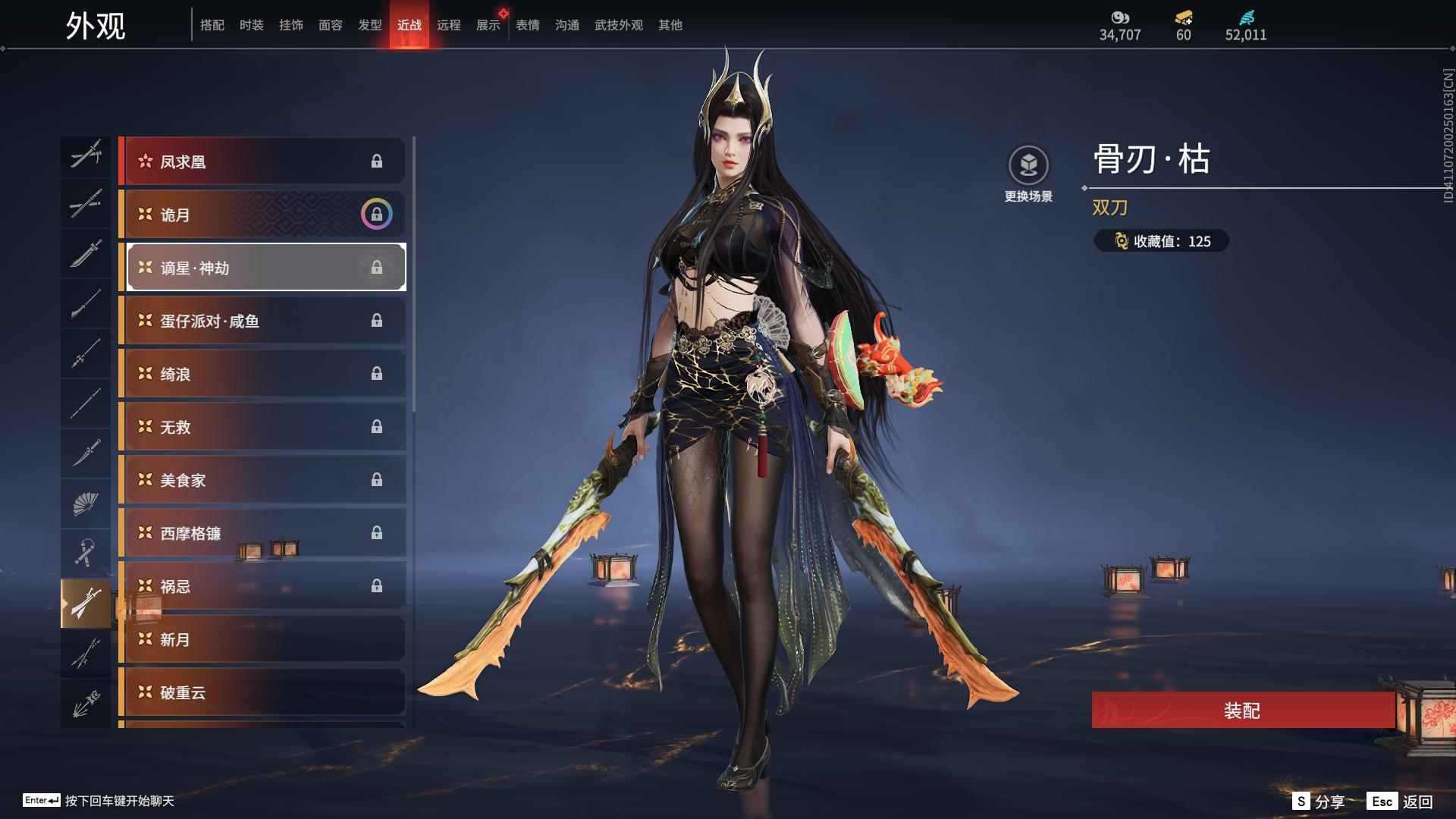Screen dimensions: 1456x819
Task: Click the gold ingot currency icon showing 60
Action: (1183, 17)
